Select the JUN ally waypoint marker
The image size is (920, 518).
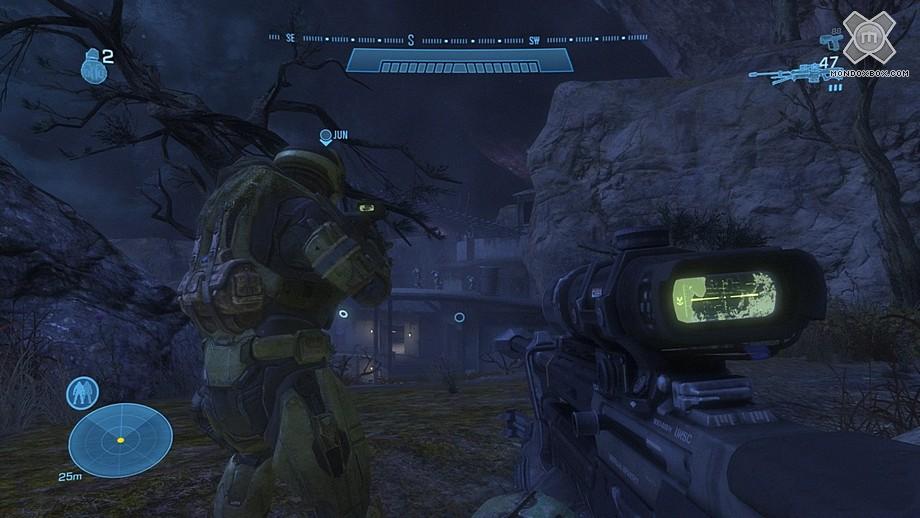(325, 136)
